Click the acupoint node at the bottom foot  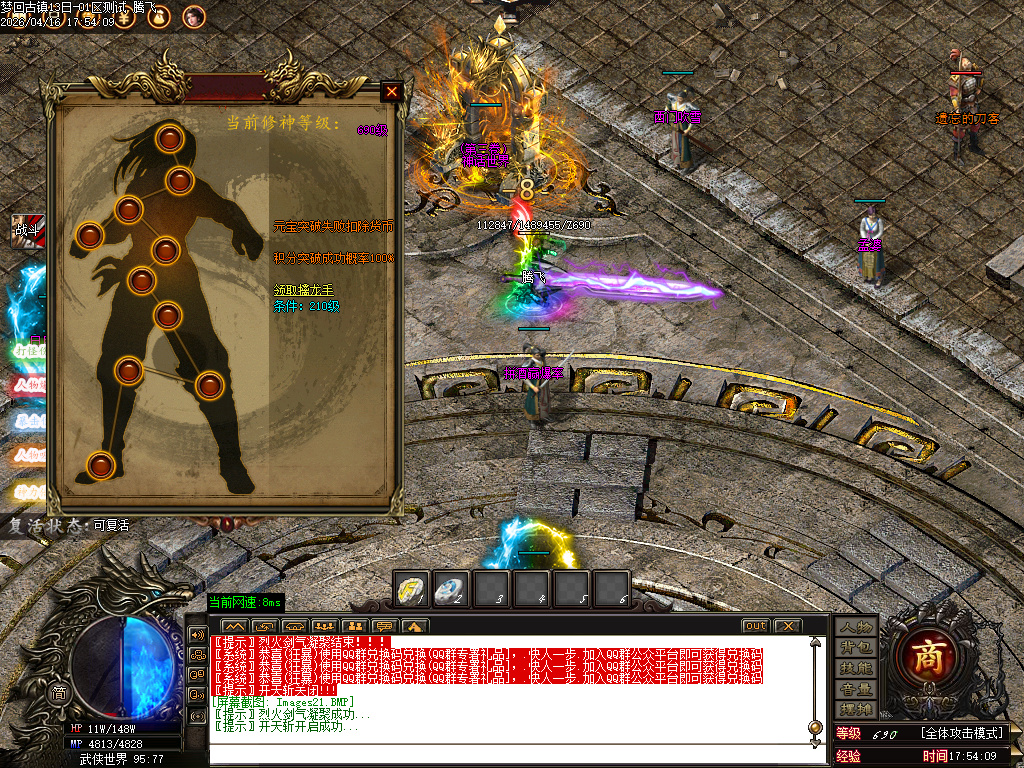point(100,465)
